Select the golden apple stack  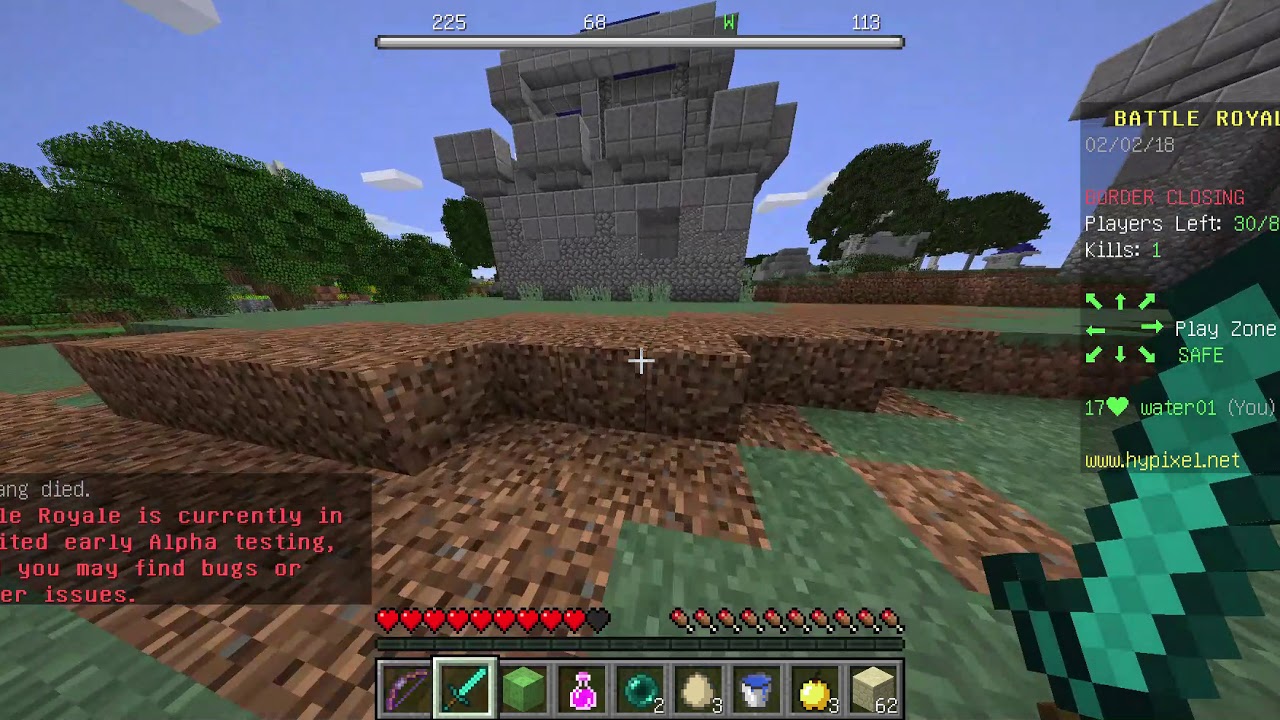pos(816,686)
